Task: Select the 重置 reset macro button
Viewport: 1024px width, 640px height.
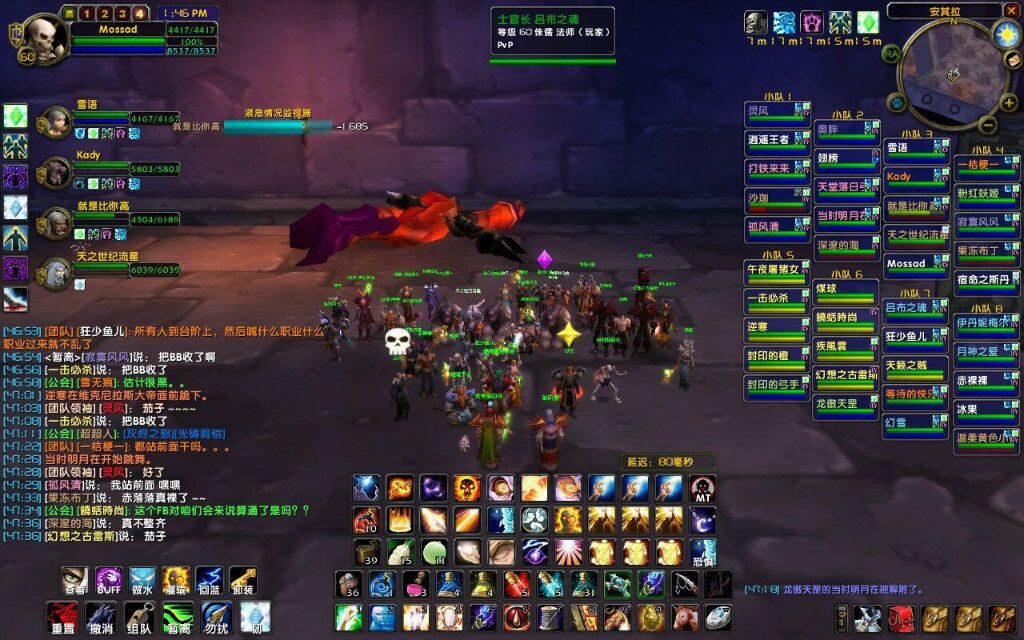Action: [x=63, y=616]
